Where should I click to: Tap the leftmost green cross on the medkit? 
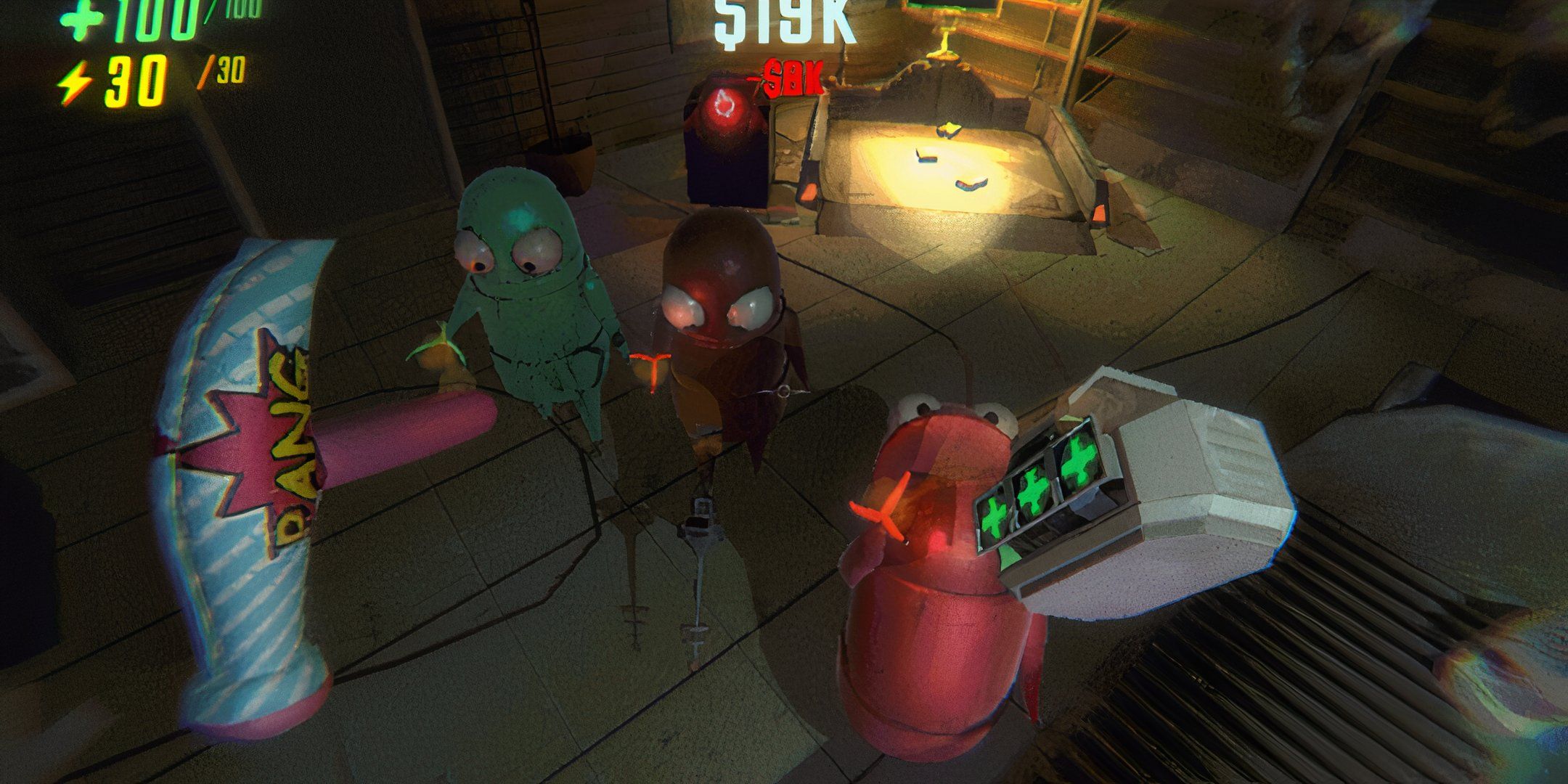tap(994, 518)
